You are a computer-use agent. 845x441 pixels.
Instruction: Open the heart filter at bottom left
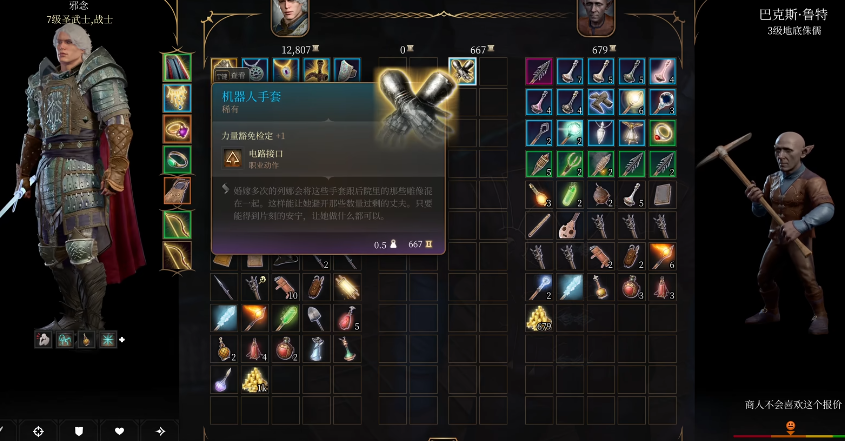tap(119, 431)
